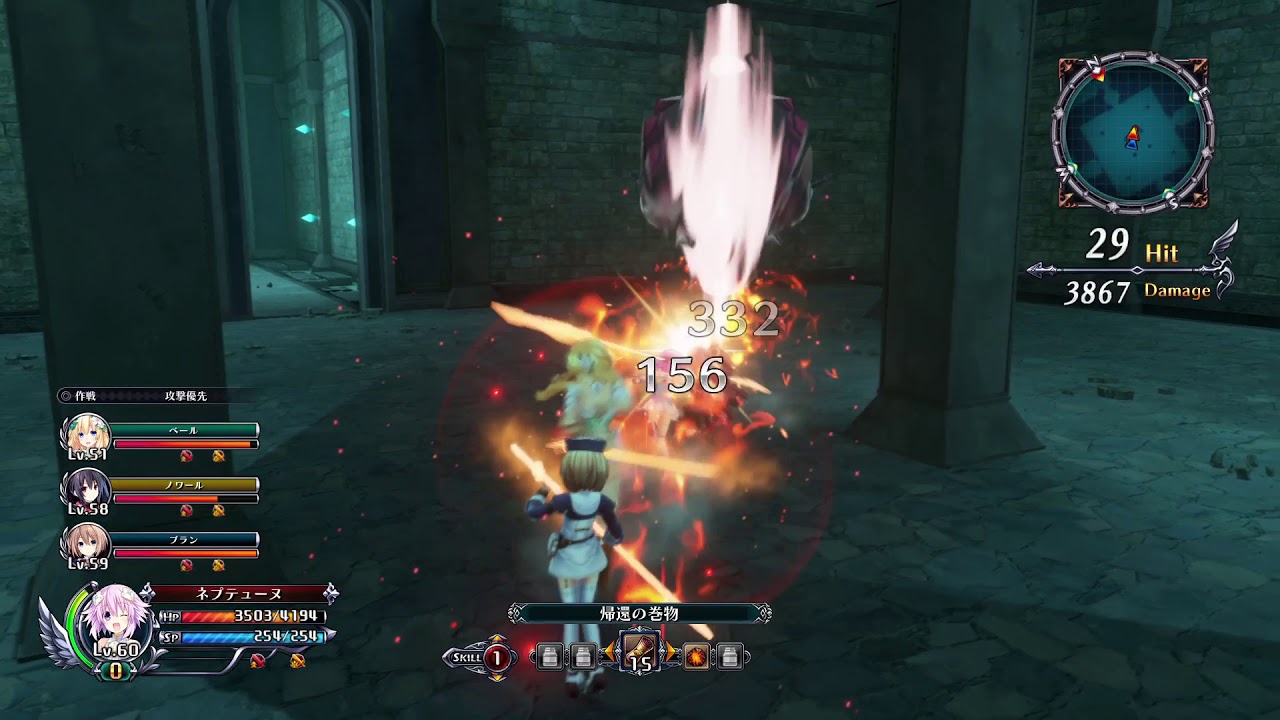Change the 作戦 tactics setting
1280x720 pixels.
click(145, 396)
